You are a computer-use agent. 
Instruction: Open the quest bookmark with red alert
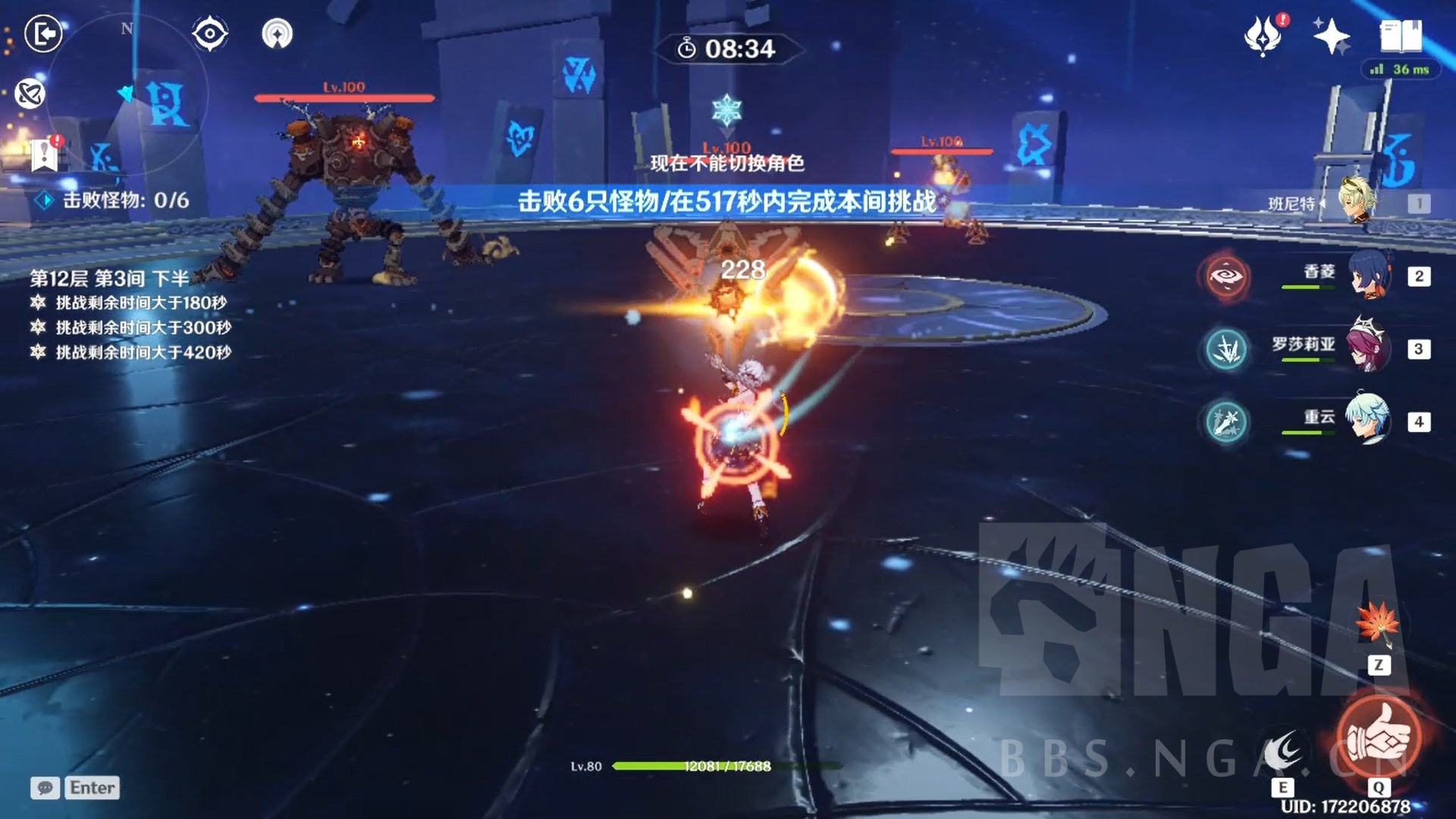45,154
